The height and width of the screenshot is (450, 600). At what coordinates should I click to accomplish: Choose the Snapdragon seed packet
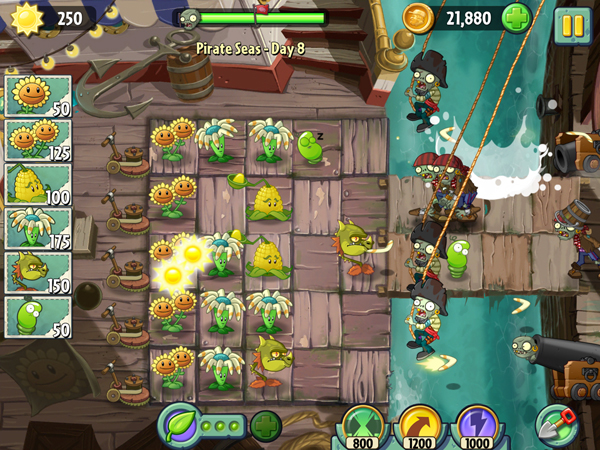pos(38,272)
